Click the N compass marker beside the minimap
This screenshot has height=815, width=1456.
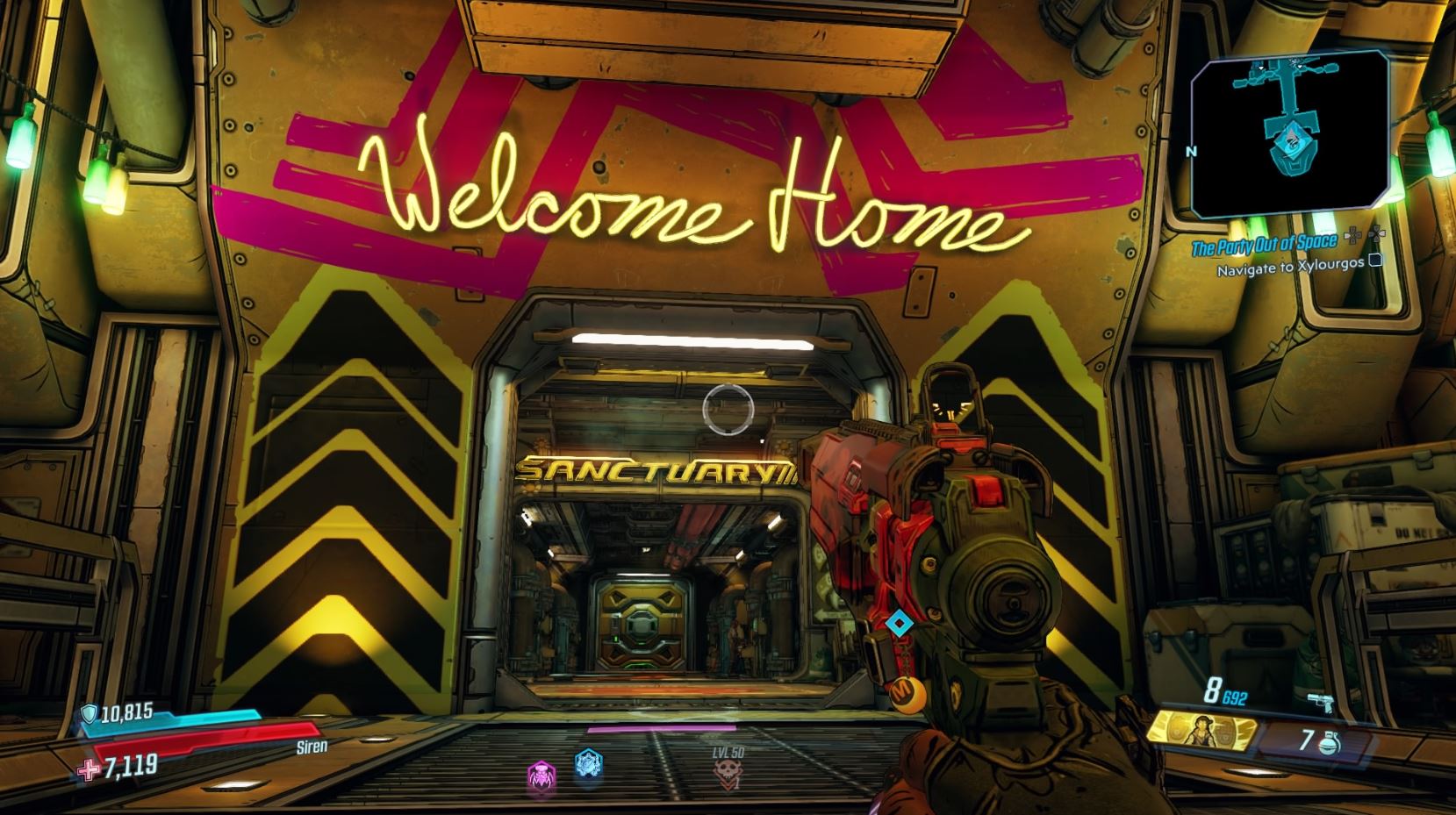tap(1192, 151)
